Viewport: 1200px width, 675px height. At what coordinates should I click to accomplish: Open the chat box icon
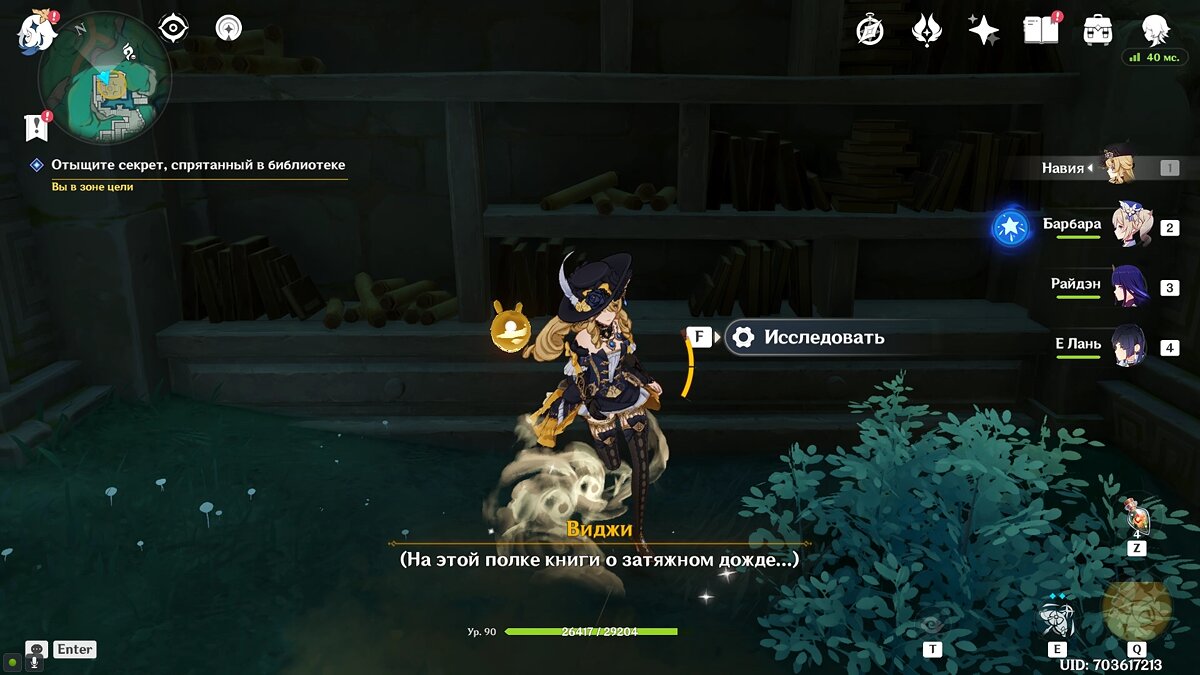[x=37, y=650]
